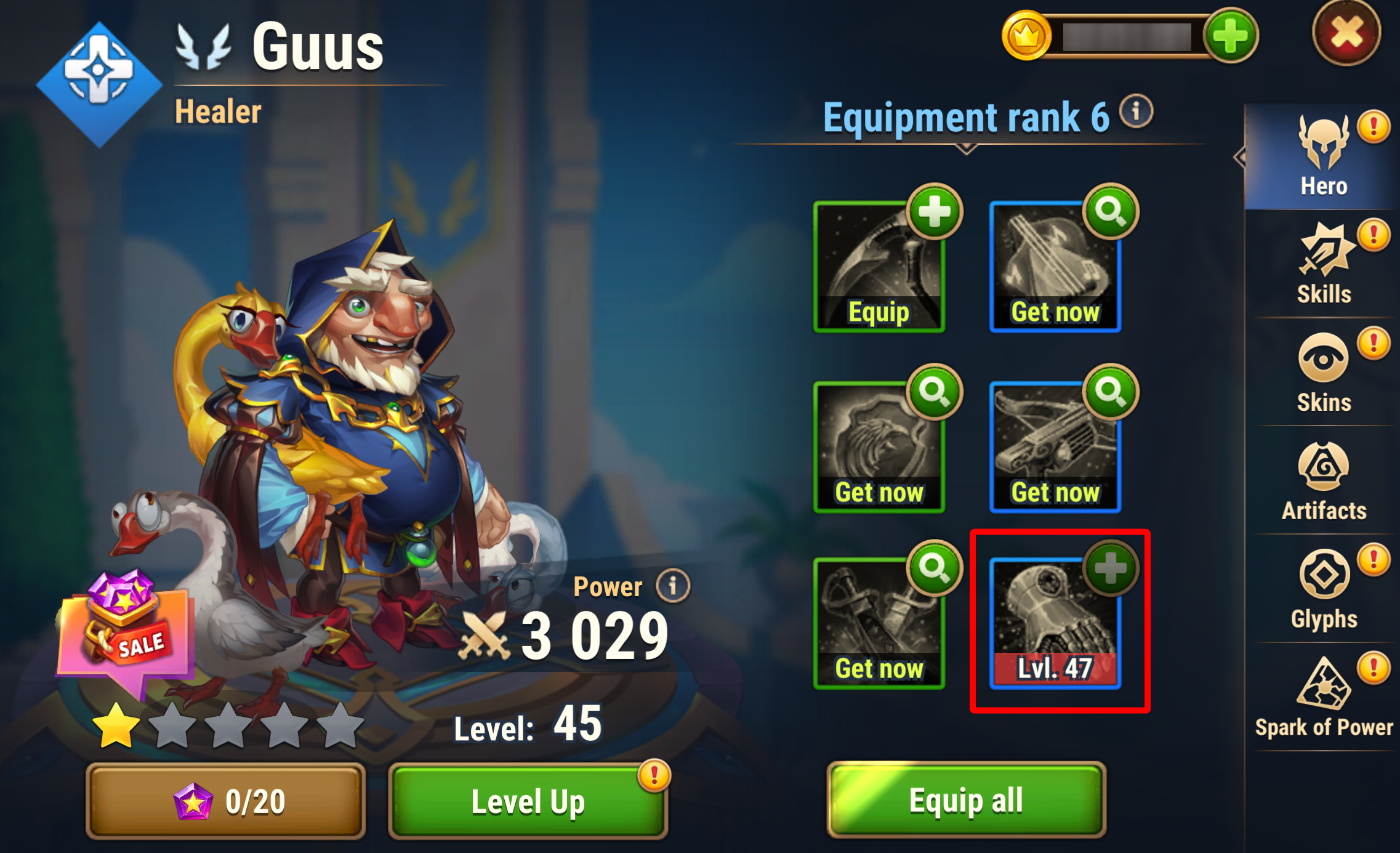Open the Skills tab
This screenshot has height=853, width=1400.
tap(1323, 265)
